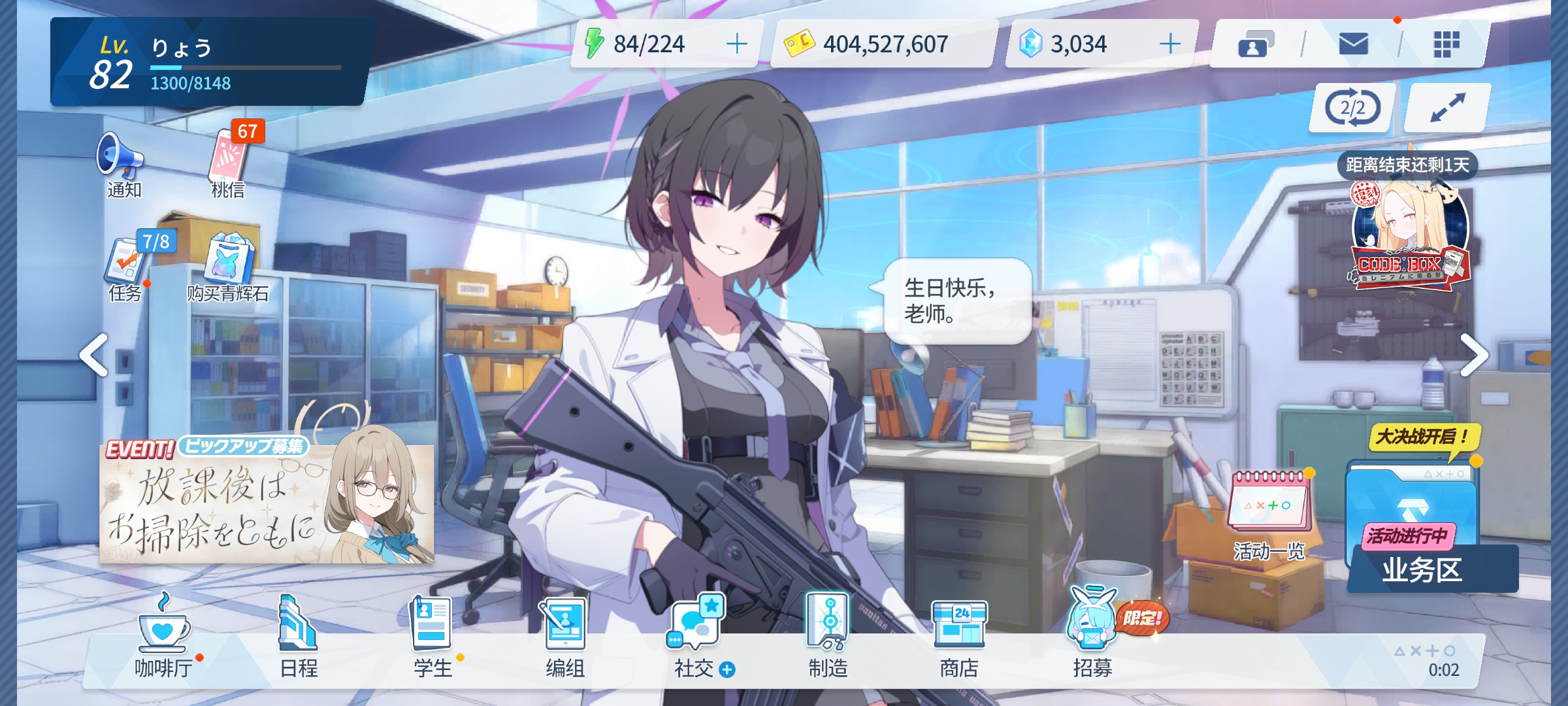Expand lobby view with arrows button

[x=1448, y=108]
